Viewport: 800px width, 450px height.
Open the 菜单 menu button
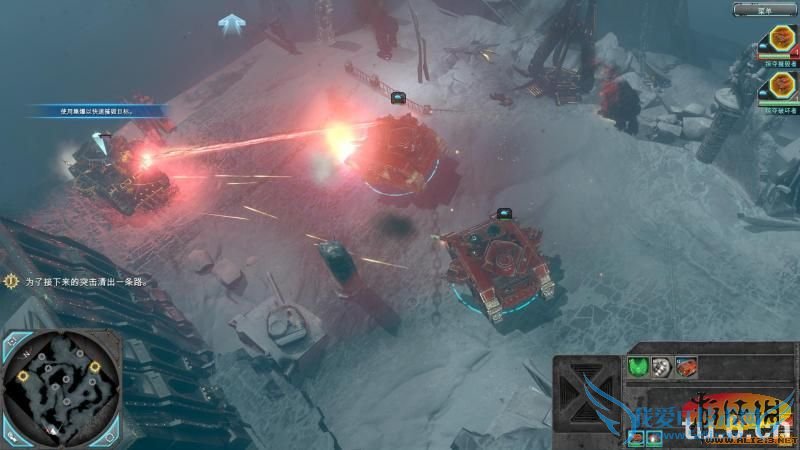point(765,10)
